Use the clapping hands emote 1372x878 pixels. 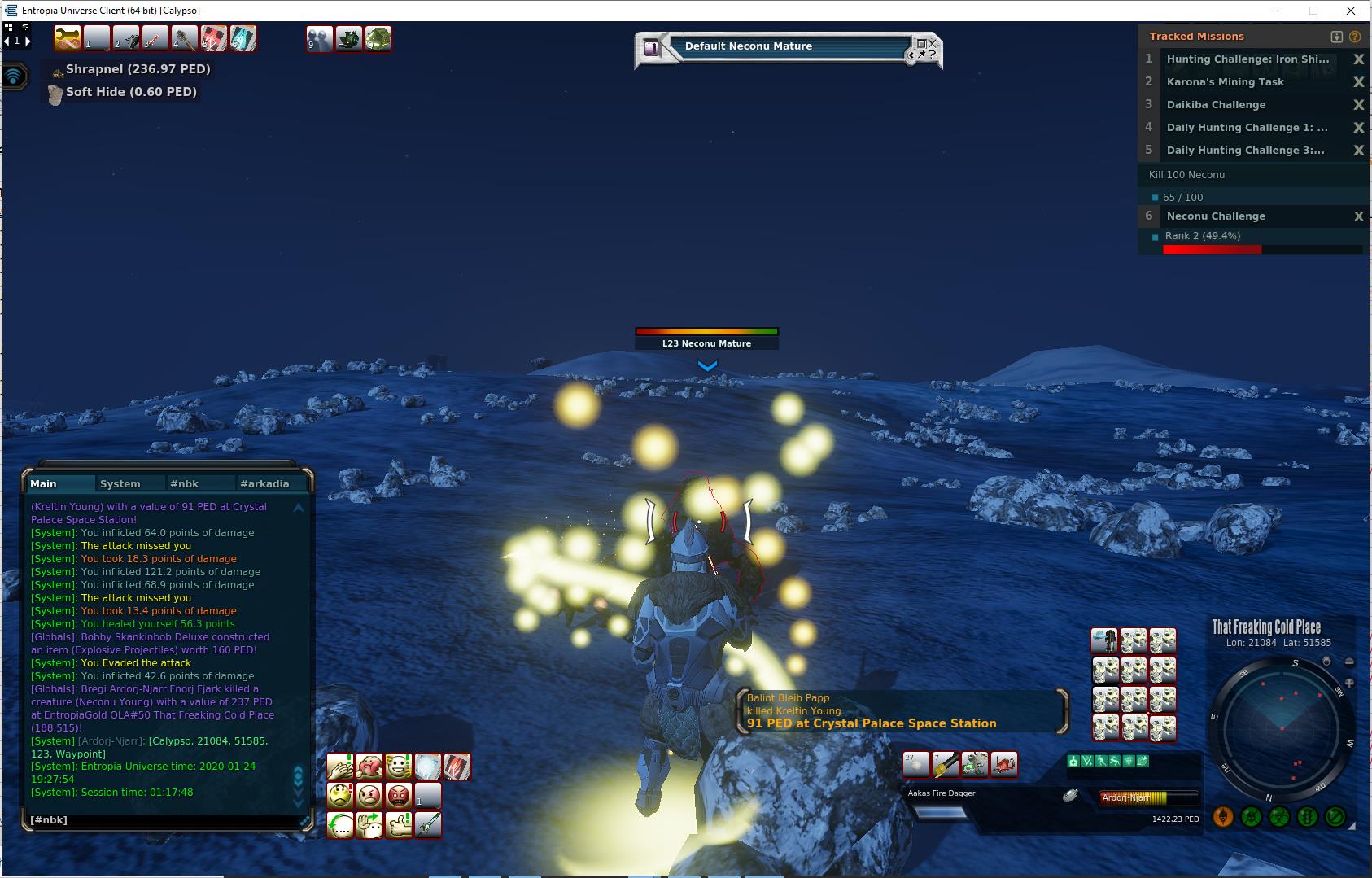(x=339, y=767)
